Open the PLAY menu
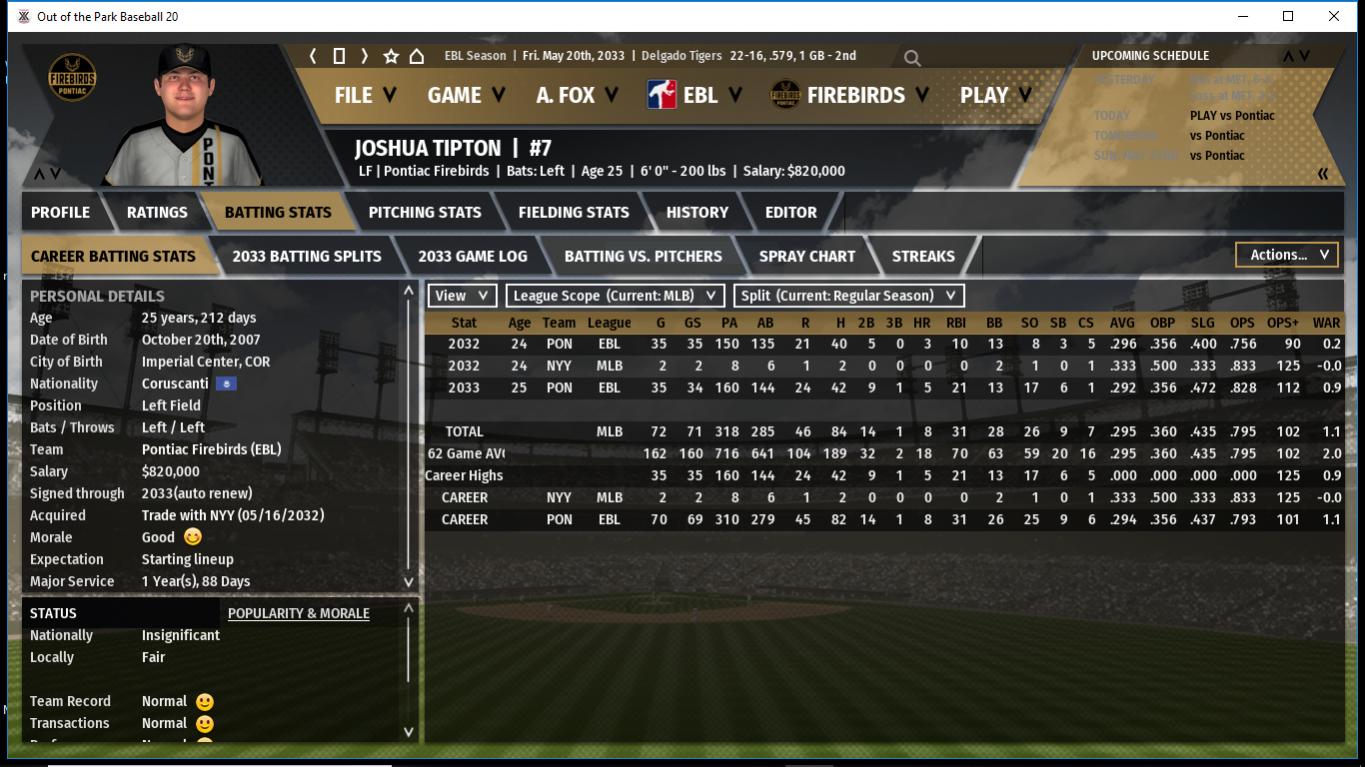This screenshot has height=767, width=1365. coord(995,95)
